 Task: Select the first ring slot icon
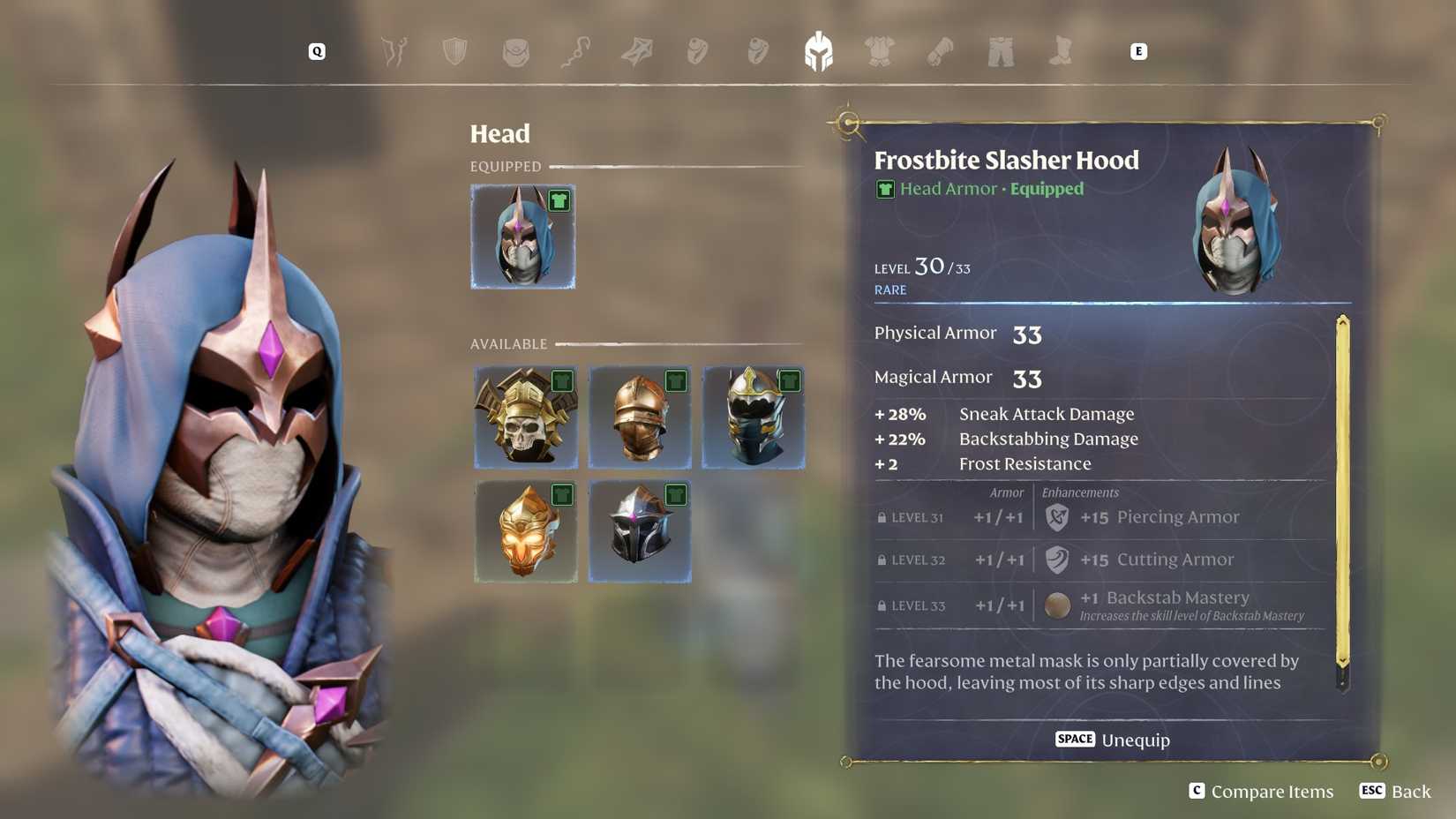point(697,51)
